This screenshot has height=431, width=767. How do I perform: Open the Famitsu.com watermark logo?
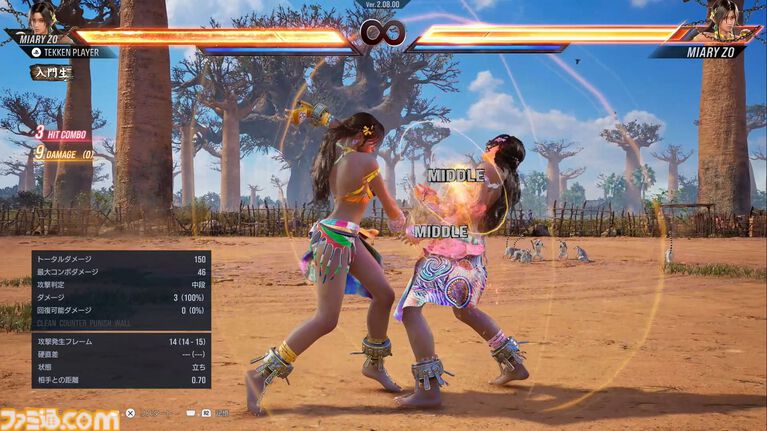pyautogui.click(x=60, y=418)
